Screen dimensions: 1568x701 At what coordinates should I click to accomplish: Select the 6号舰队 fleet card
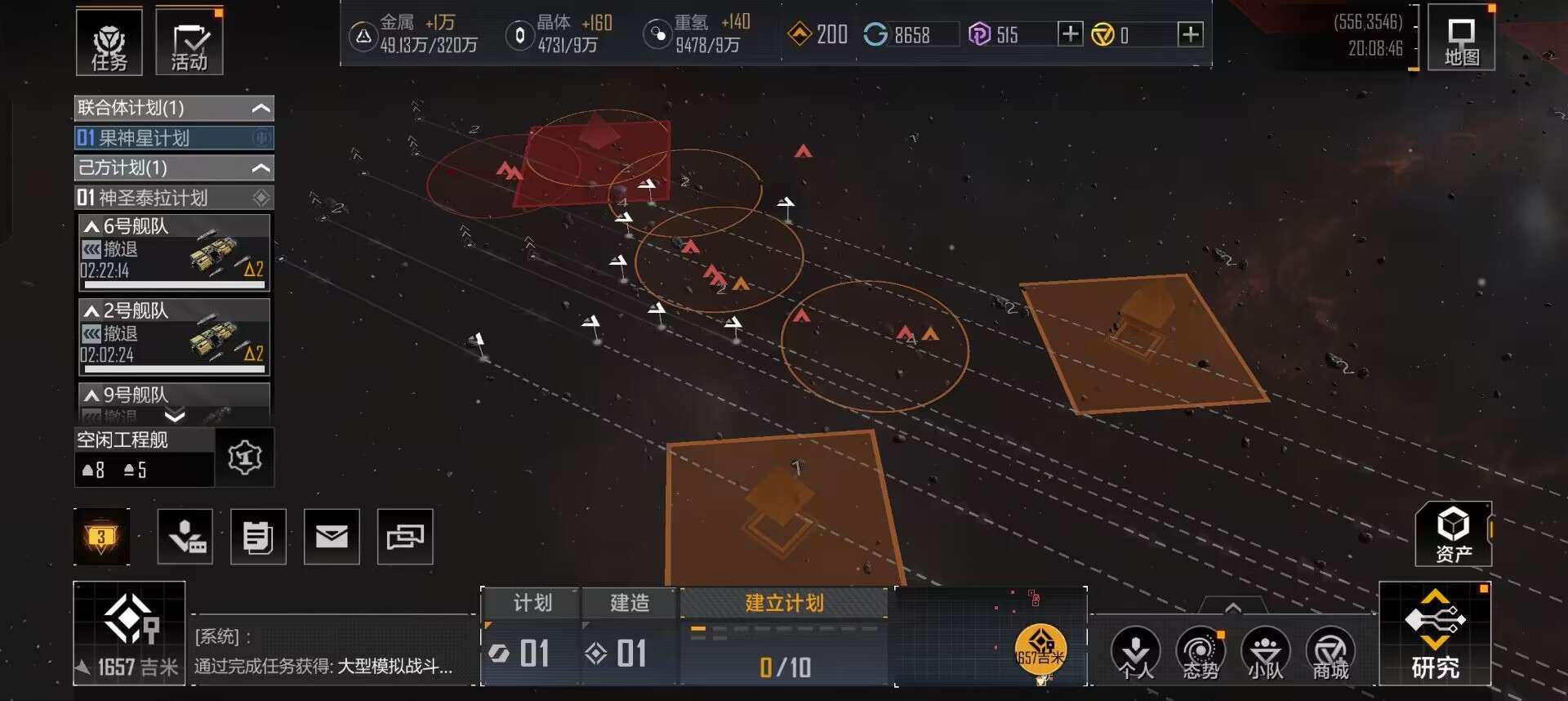pyautogui.click(x=174, y=252)
